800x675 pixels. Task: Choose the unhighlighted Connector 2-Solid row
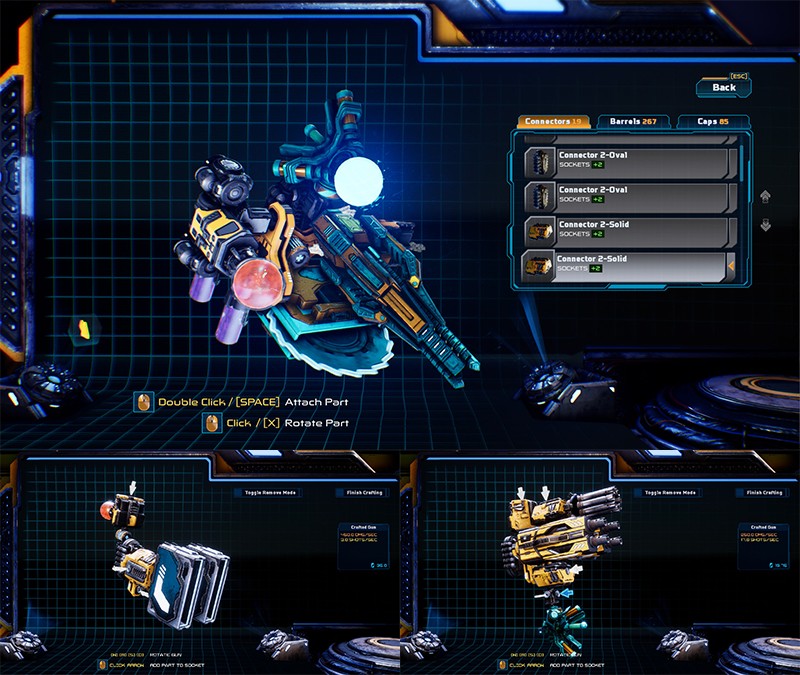pyautogui.click(x=626, y=230)
